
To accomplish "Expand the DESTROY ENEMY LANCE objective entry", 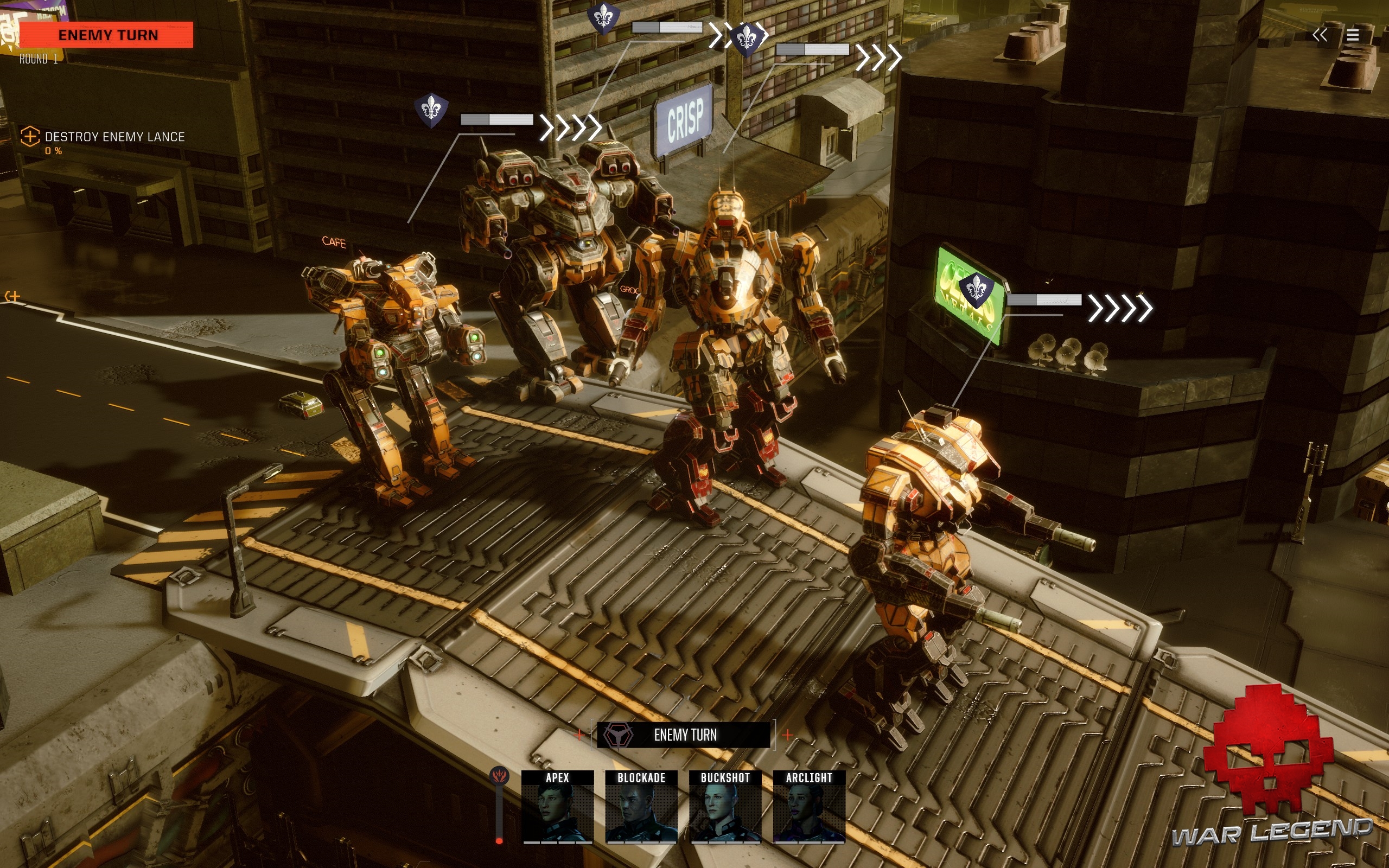I will click(x=112, y=137).
